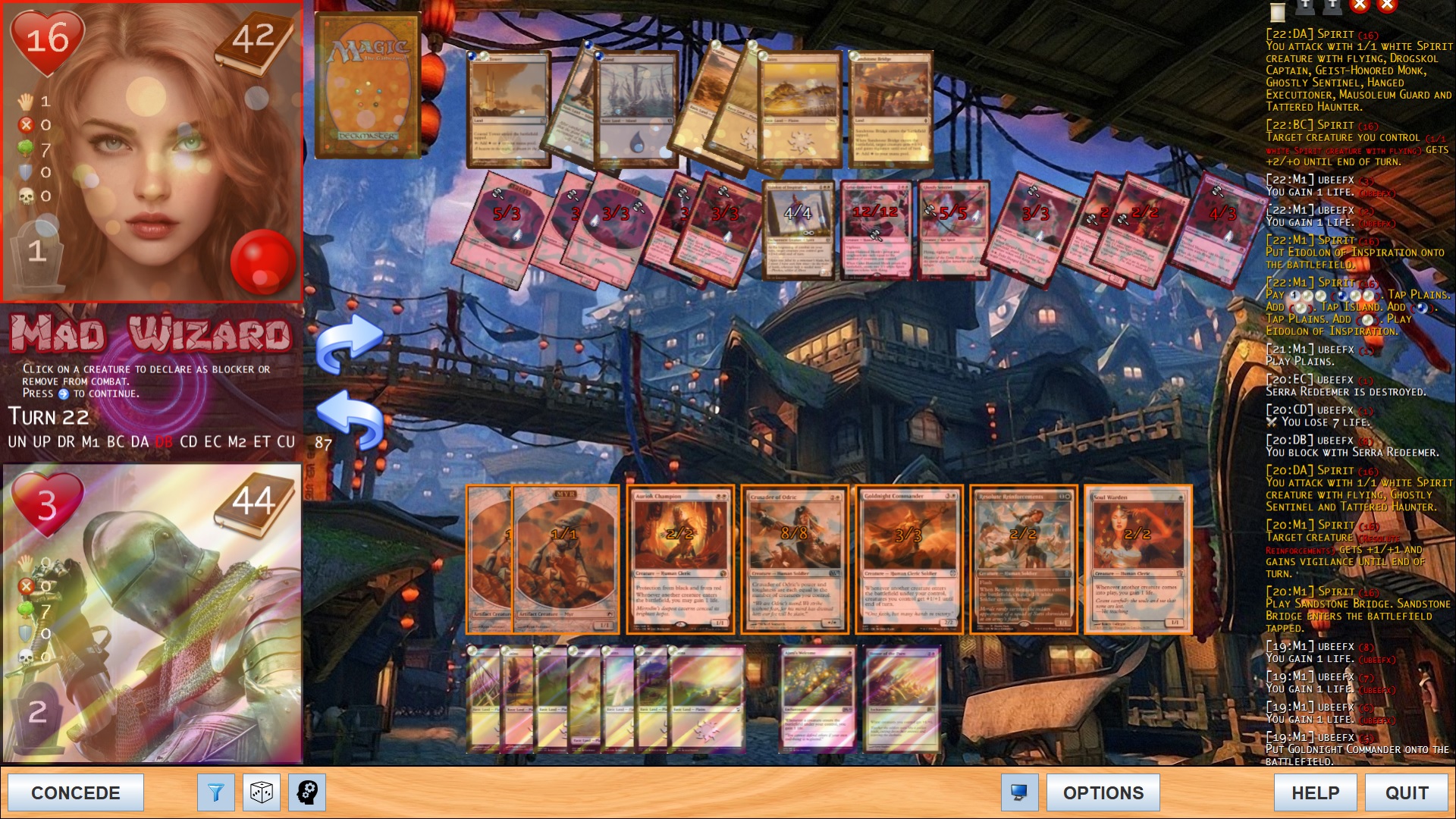Block with the Soul Warden card
This screenshot has width=1456, height=819.
1138,559
